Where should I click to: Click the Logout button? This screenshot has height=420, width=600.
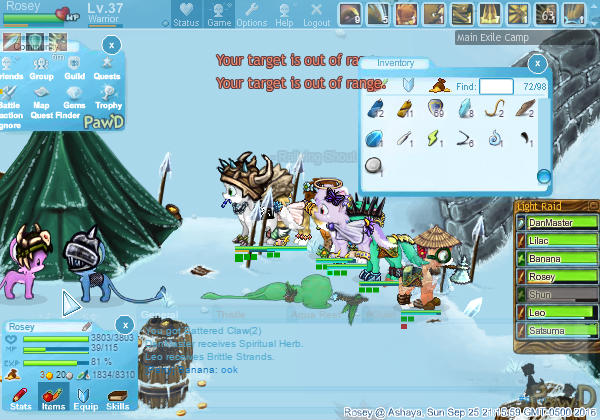coord(316,15)
